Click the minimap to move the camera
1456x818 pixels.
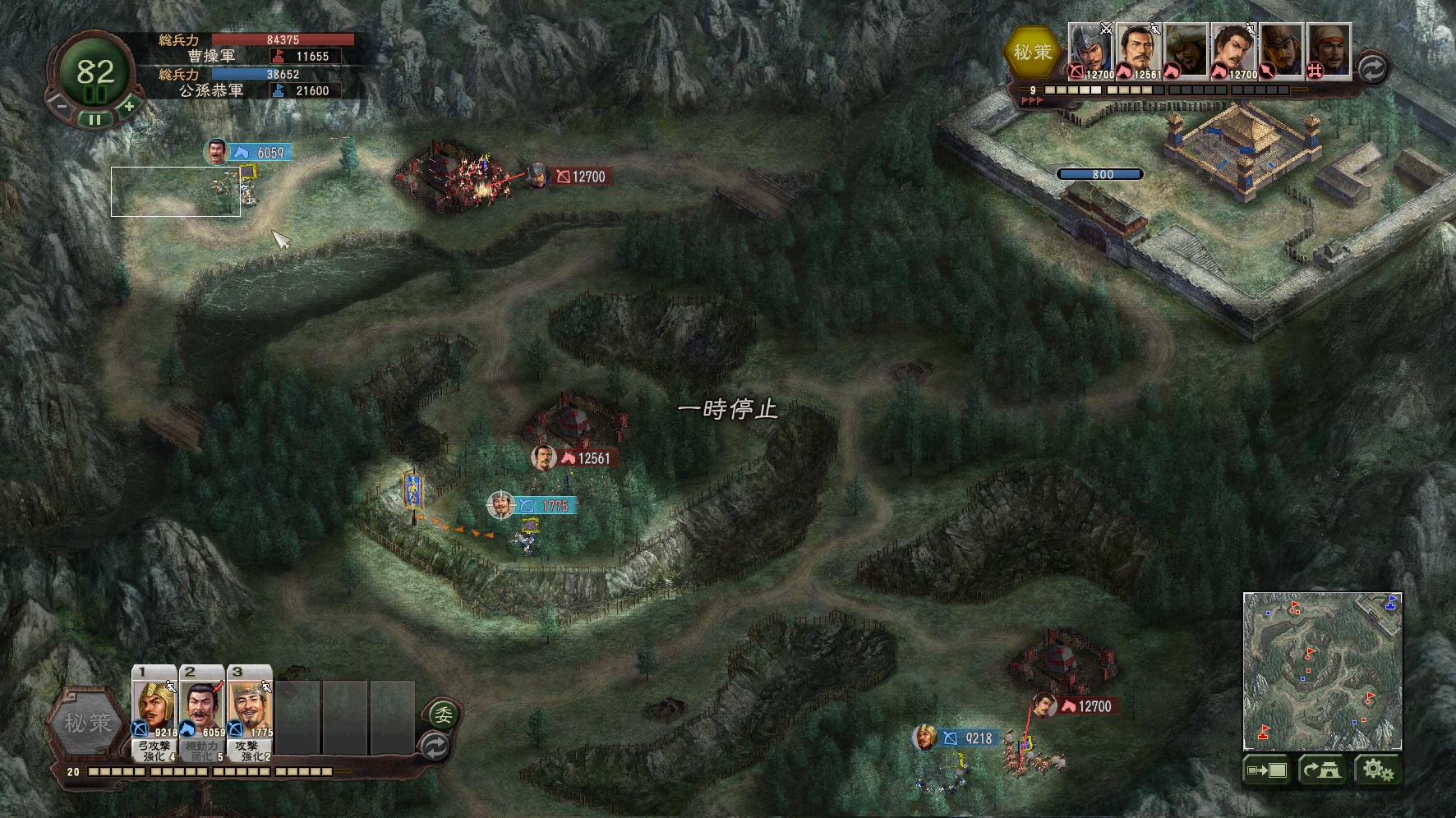click(x=1321, y=671)
